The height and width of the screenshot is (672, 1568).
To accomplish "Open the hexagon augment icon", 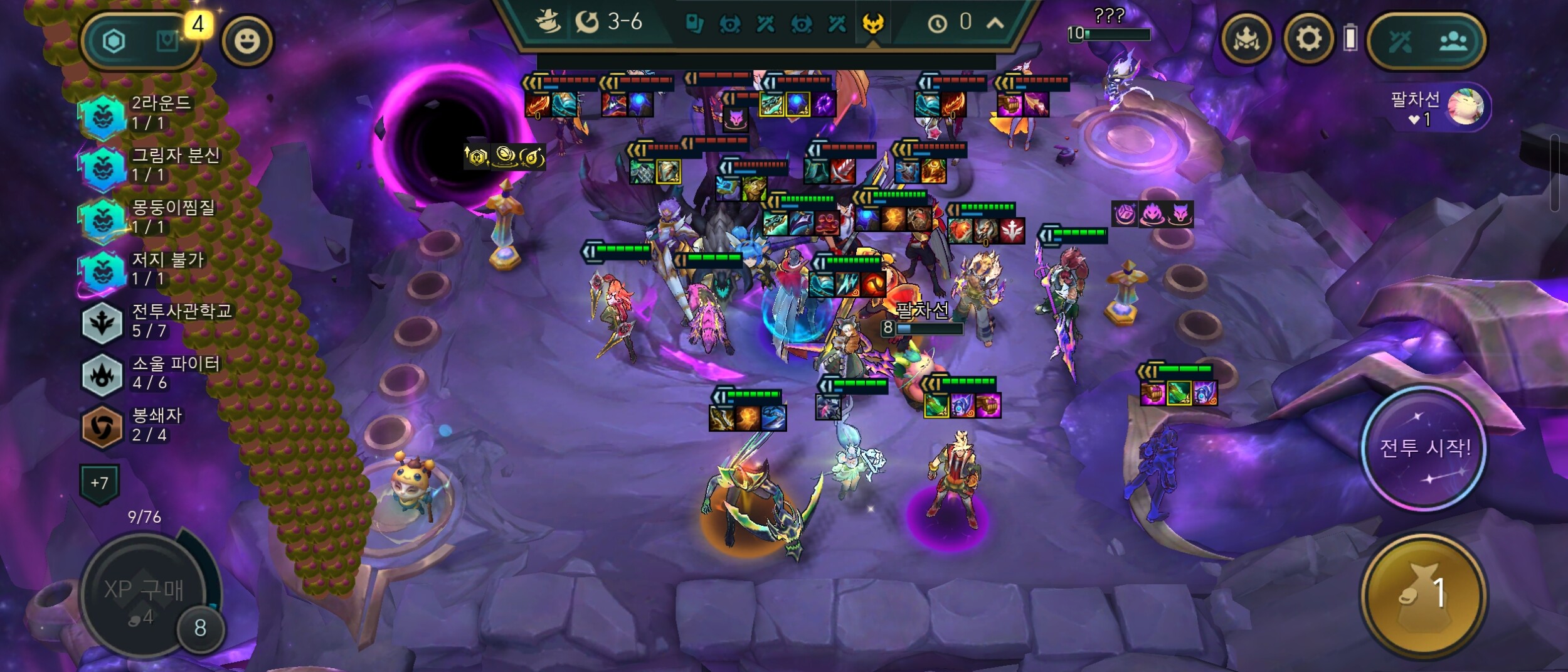I will 114,41.
